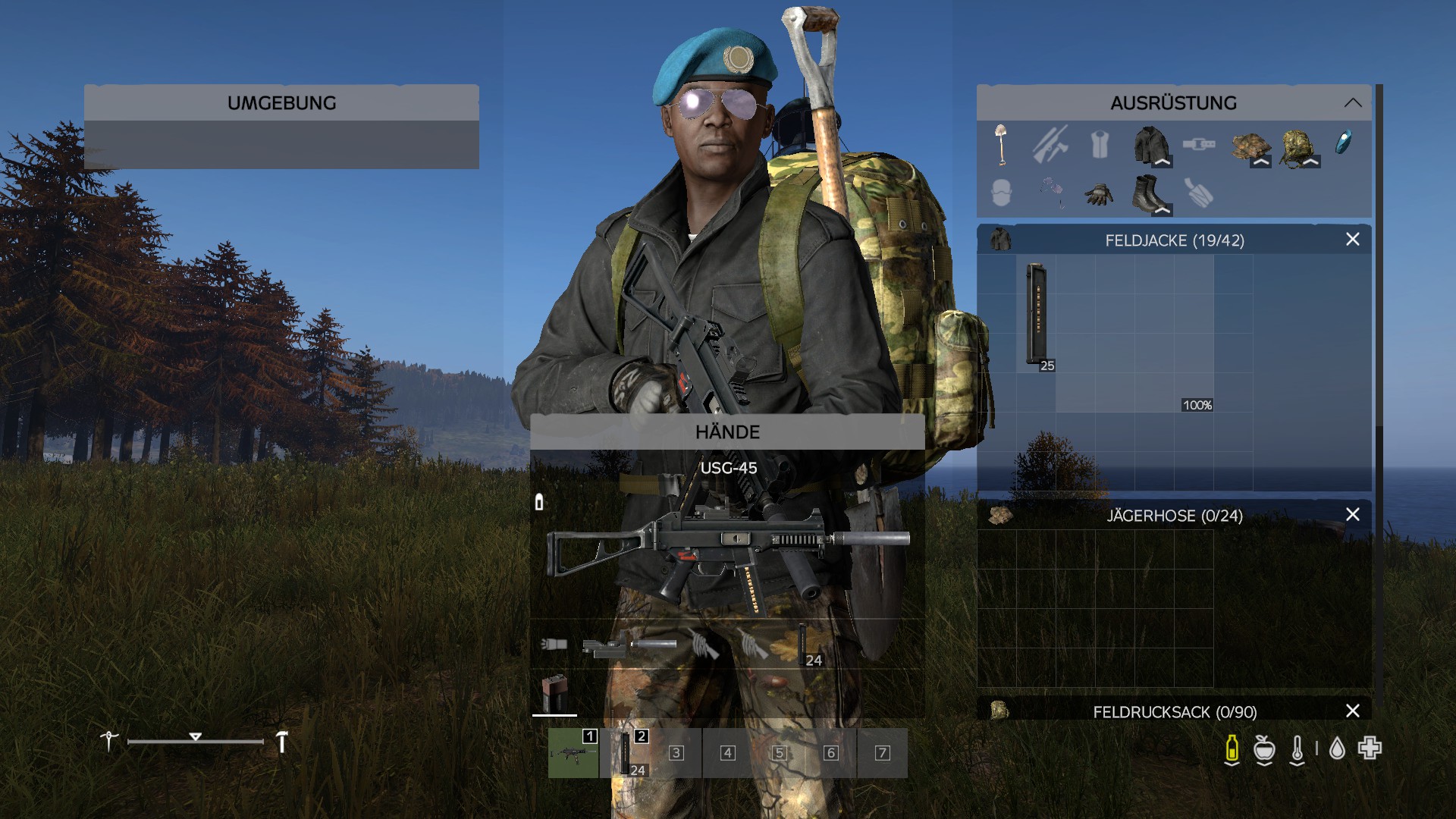Choose hotbar slot 1 with USG-45

(573, 753)
